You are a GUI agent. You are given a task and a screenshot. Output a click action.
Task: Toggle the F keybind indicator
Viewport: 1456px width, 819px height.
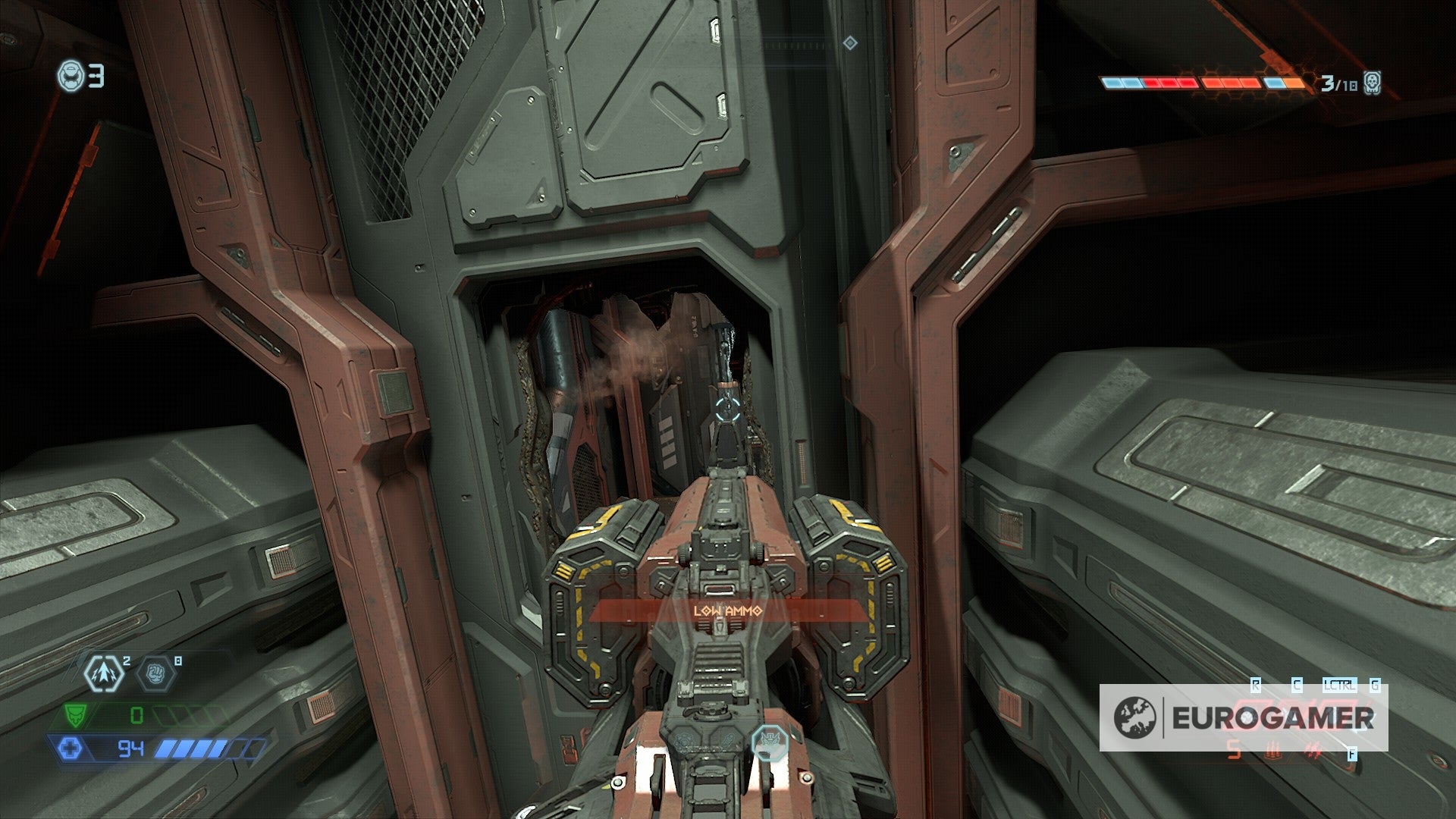[1352, 753]
